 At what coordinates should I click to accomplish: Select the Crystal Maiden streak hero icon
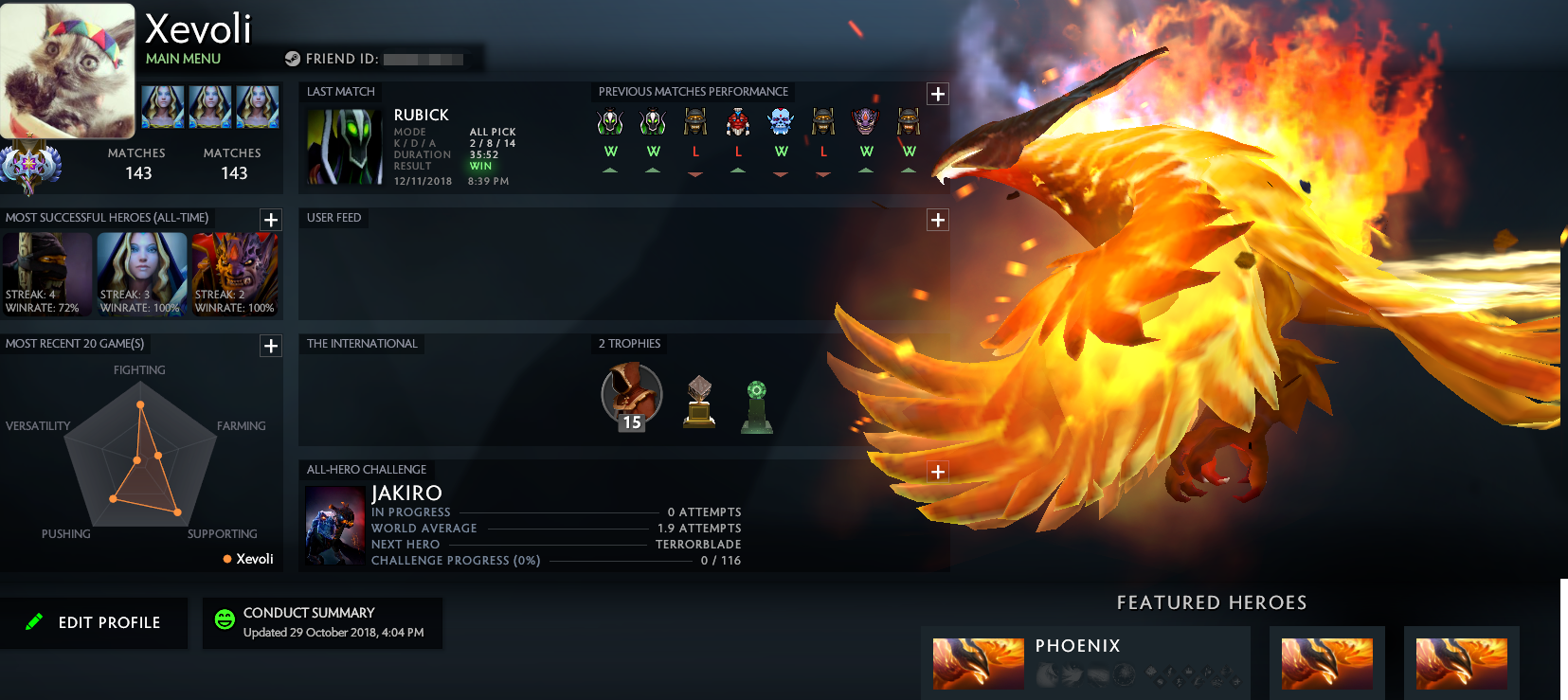pos(141,275)
